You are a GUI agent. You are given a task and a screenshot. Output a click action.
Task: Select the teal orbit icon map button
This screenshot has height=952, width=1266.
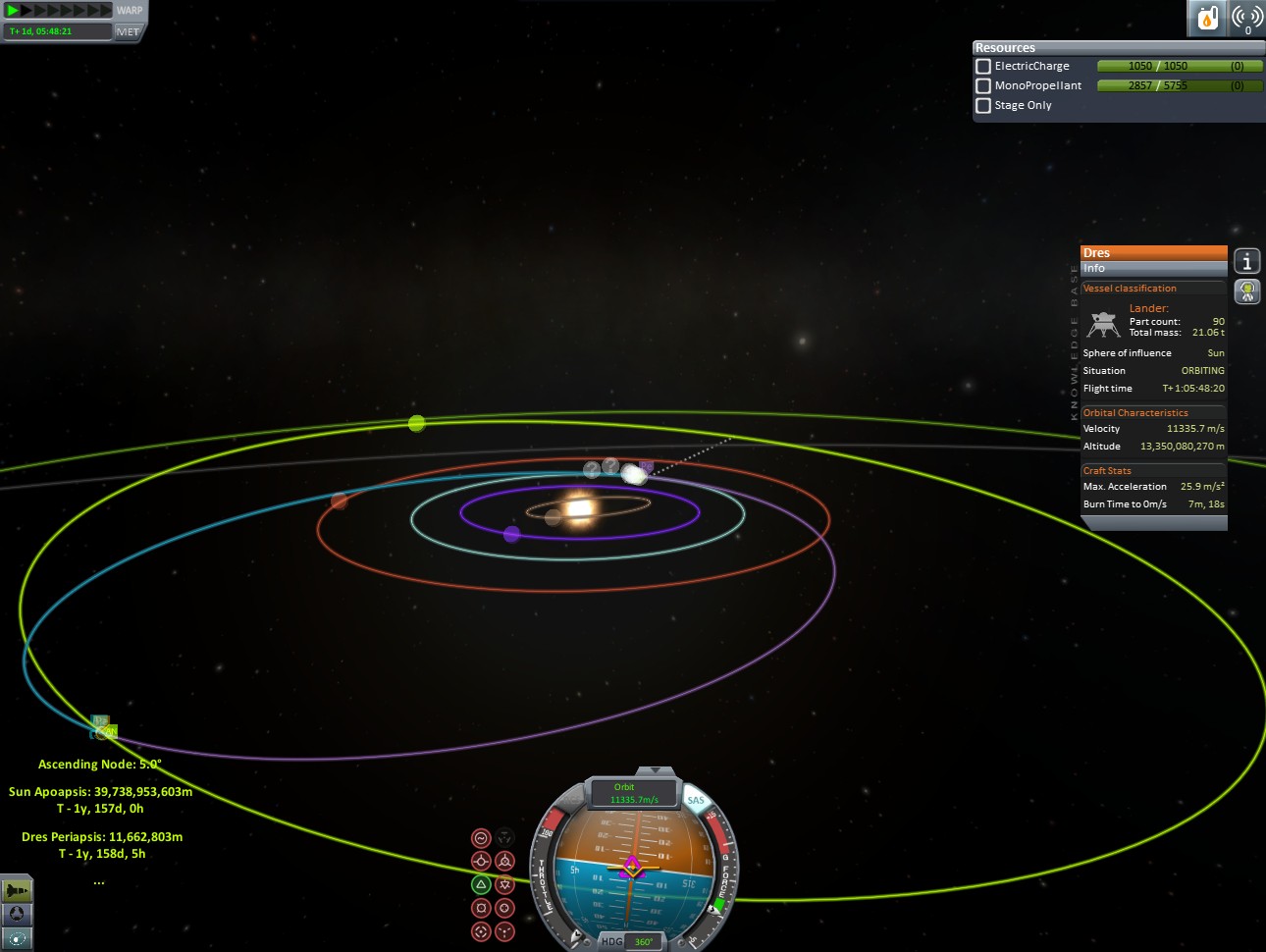[x=17, y=939]
